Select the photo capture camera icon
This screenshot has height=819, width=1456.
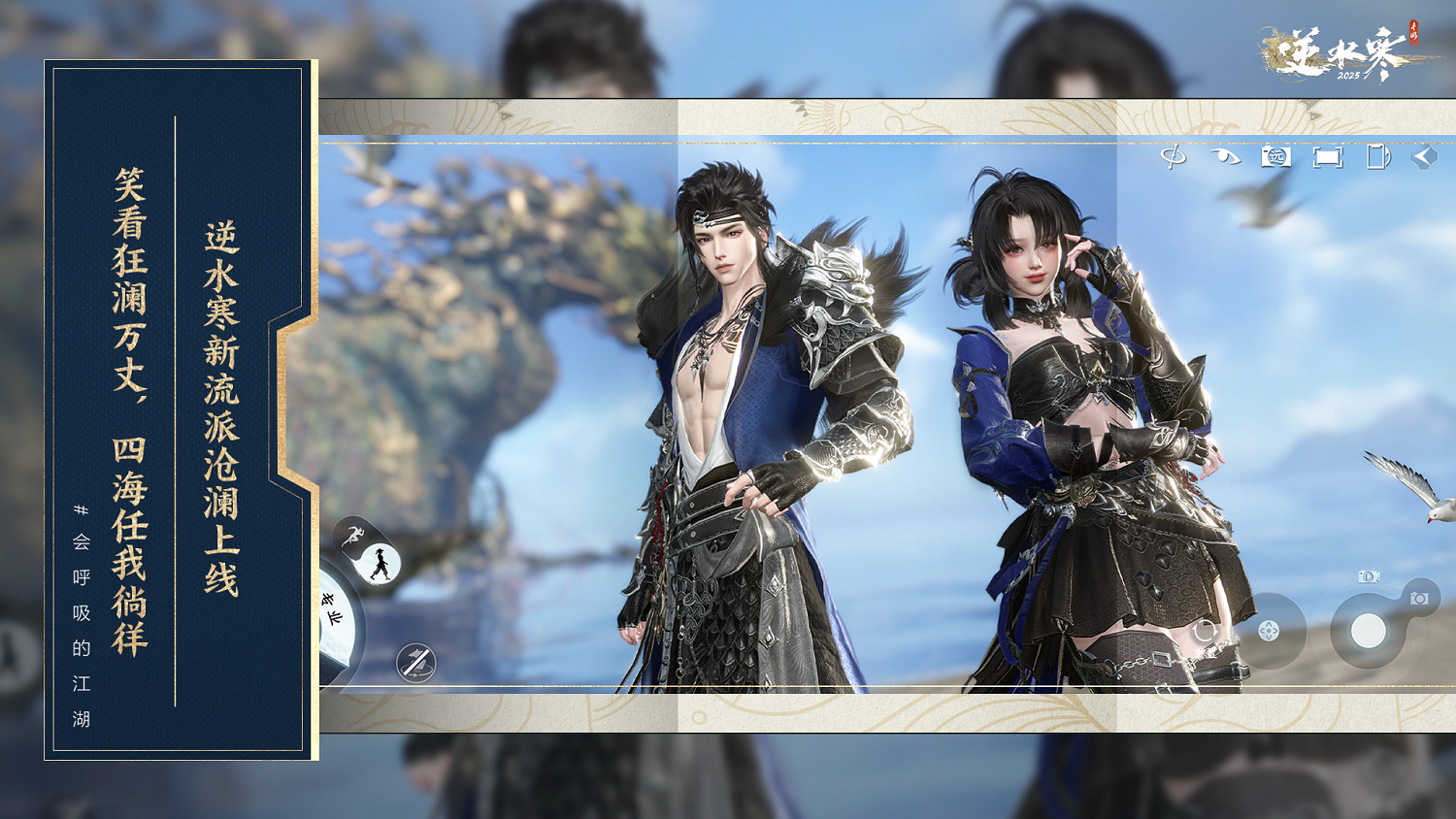coord(1419,598)
